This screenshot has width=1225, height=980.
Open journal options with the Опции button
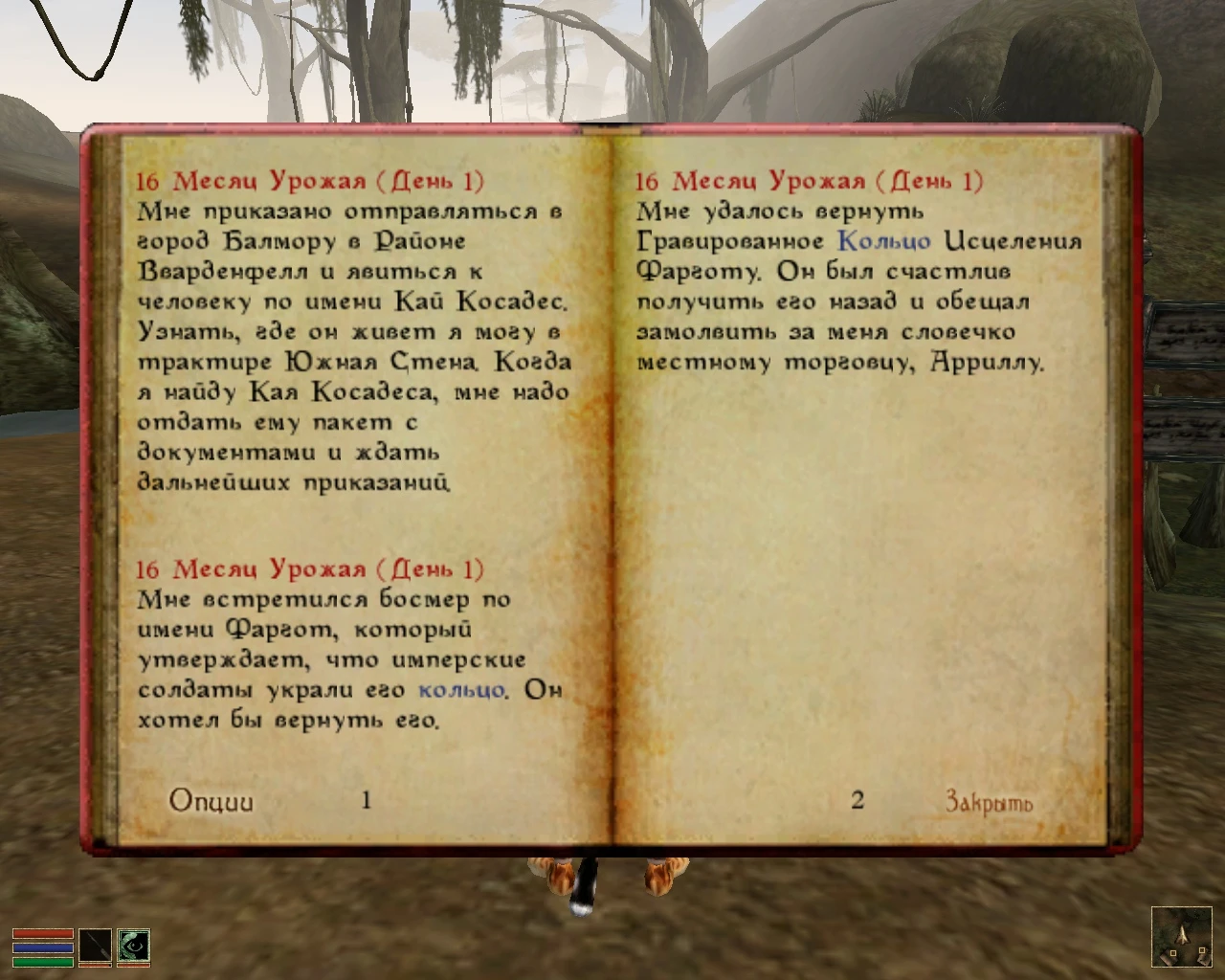coord(212,799)
